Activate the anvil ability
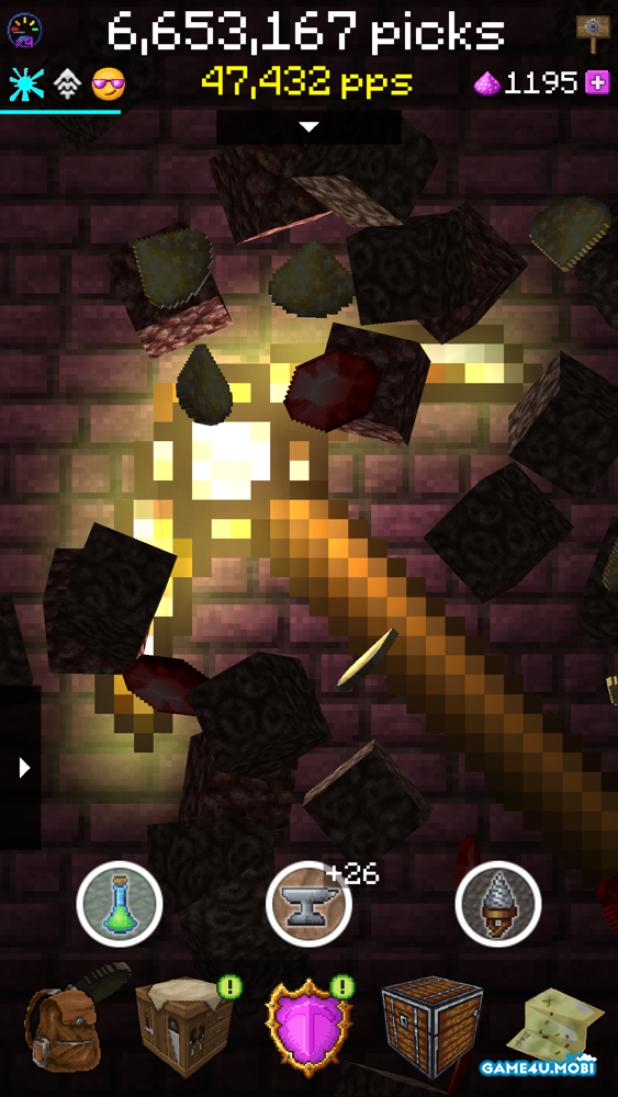The width and height of the screenshot is (618, 1097). coord(309,904)
